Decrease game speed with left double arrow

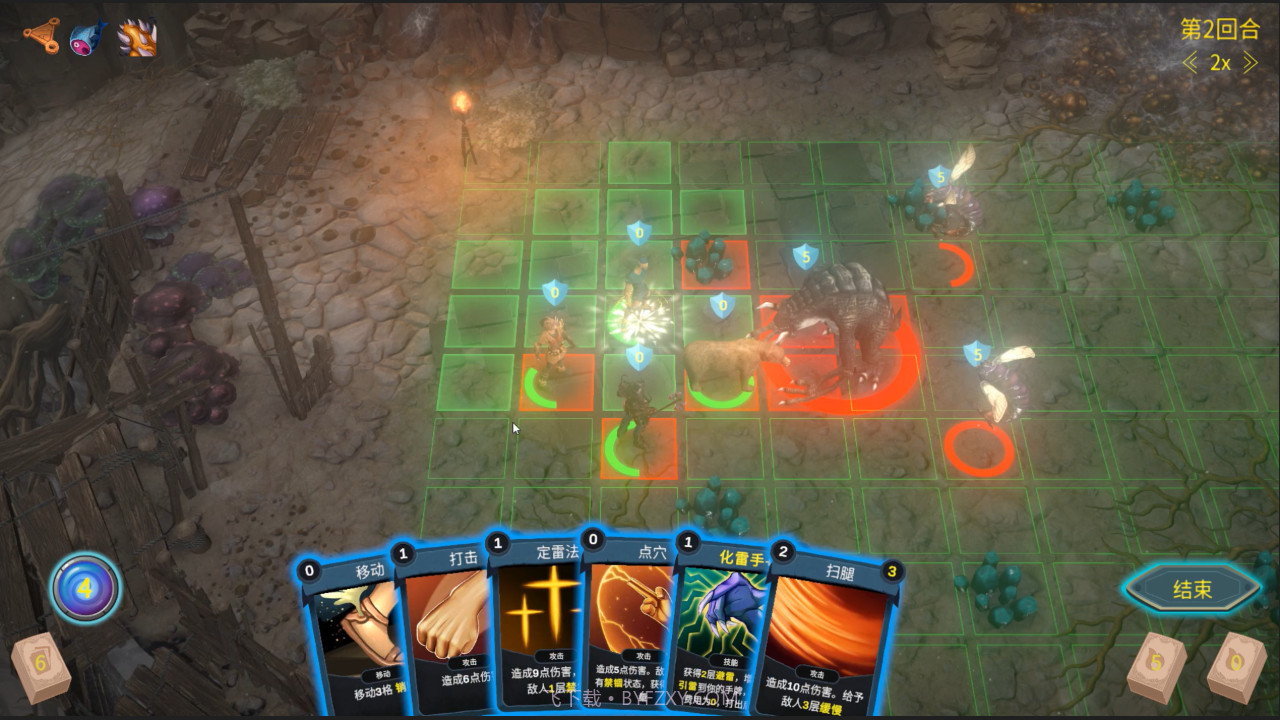click(1190, 63)
